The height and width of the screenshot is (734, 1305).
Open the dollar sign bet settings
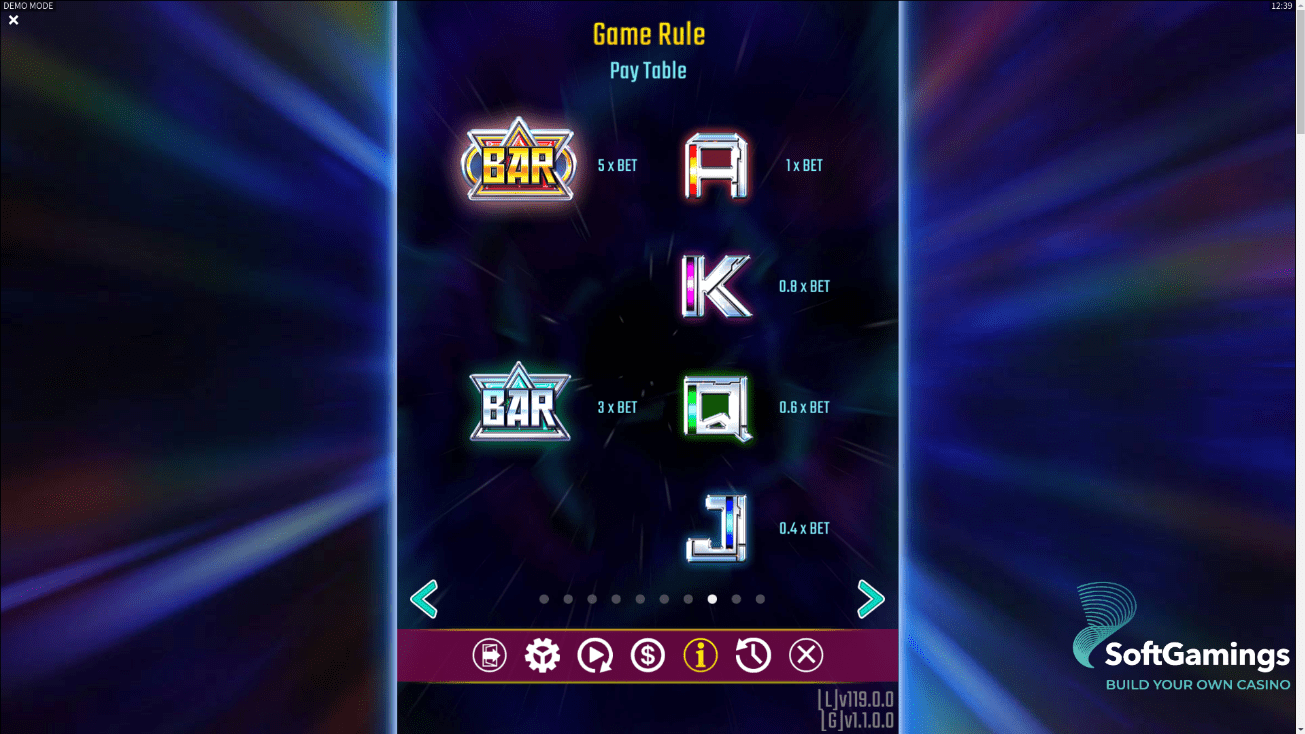(648, 655)
